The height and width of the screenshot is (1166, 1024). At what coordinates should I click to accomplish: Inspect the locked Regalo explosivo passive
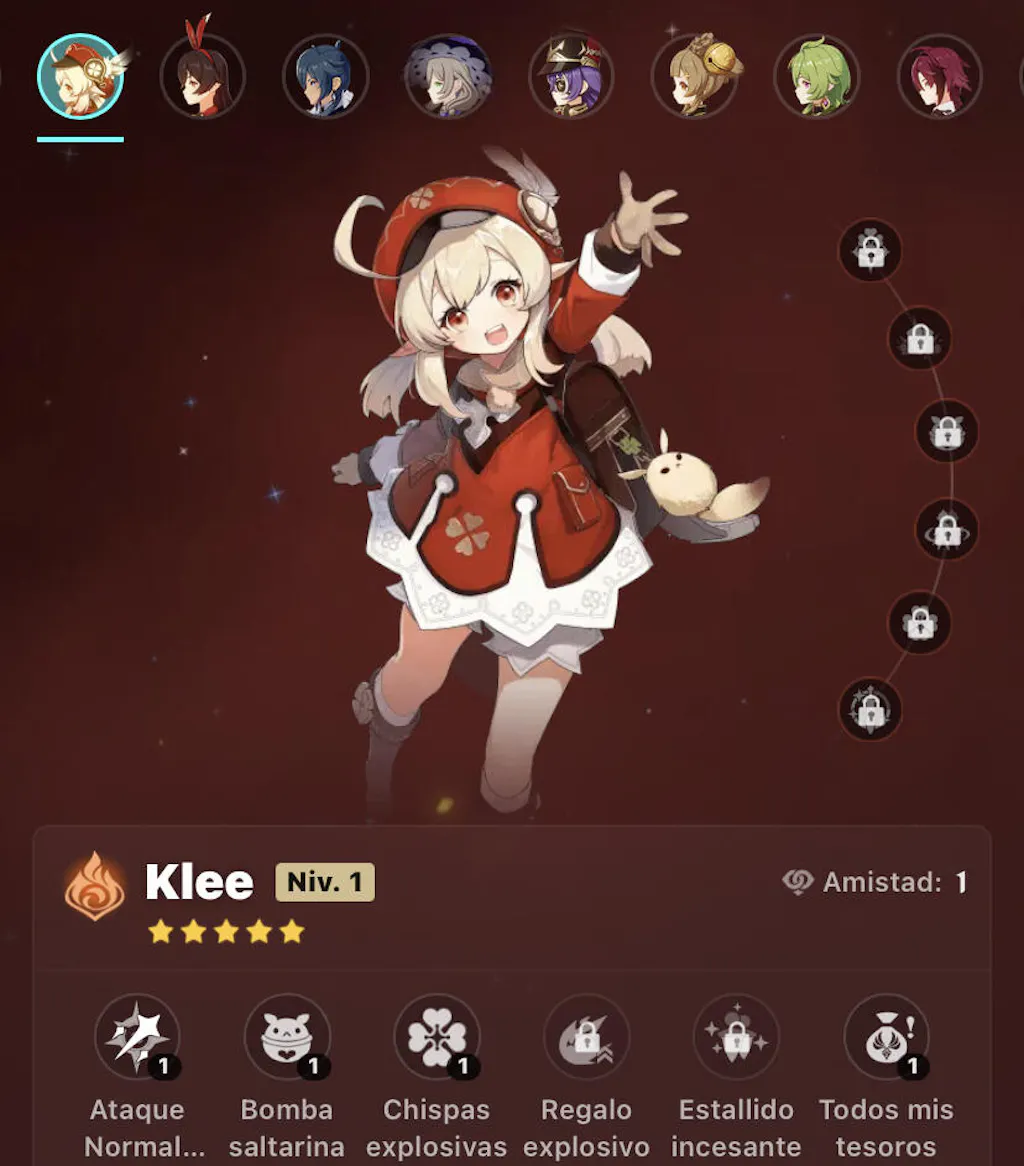coord(586,1037)
